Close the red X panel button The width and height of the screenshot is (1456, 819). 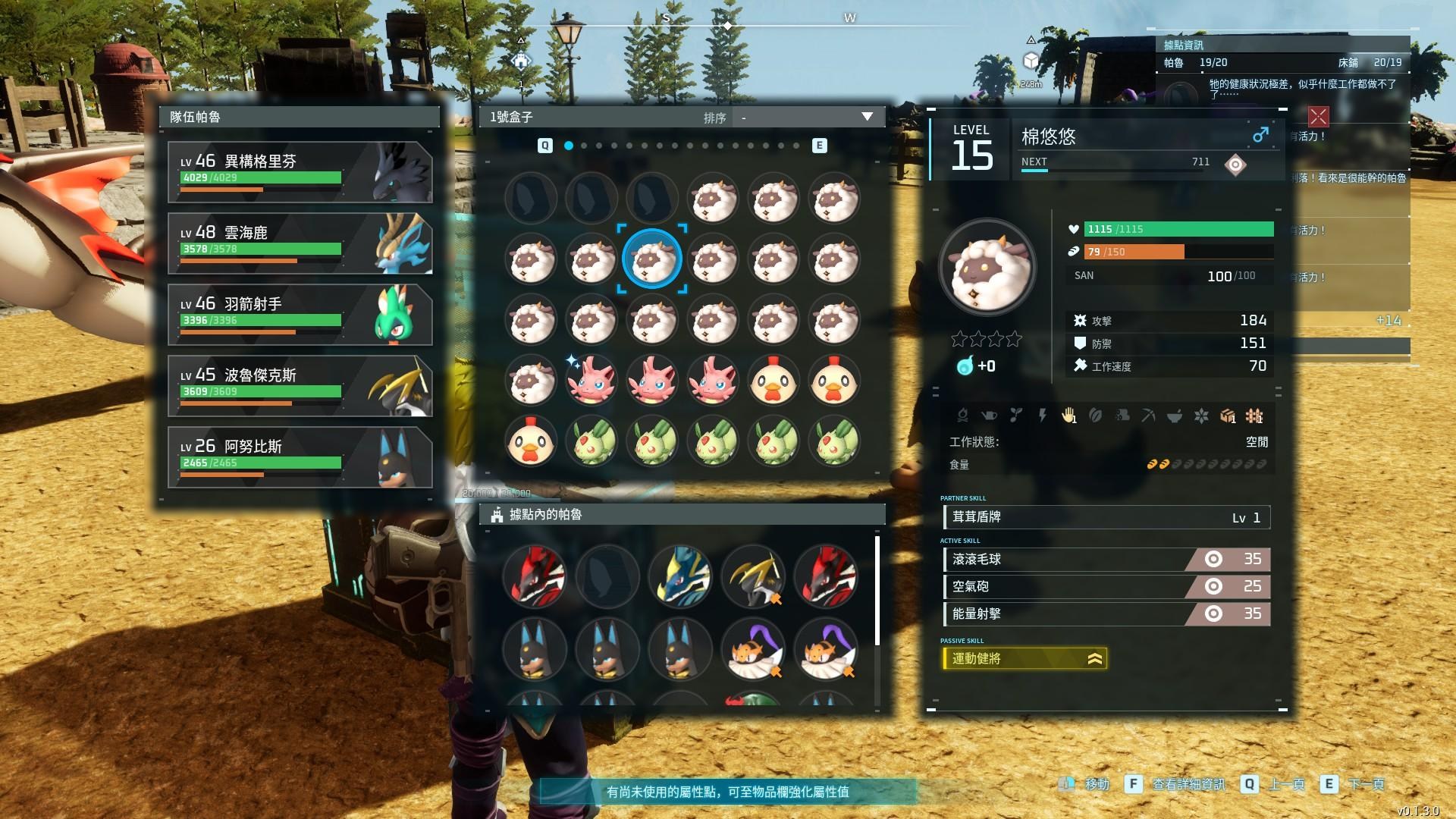click(1319, 116)
